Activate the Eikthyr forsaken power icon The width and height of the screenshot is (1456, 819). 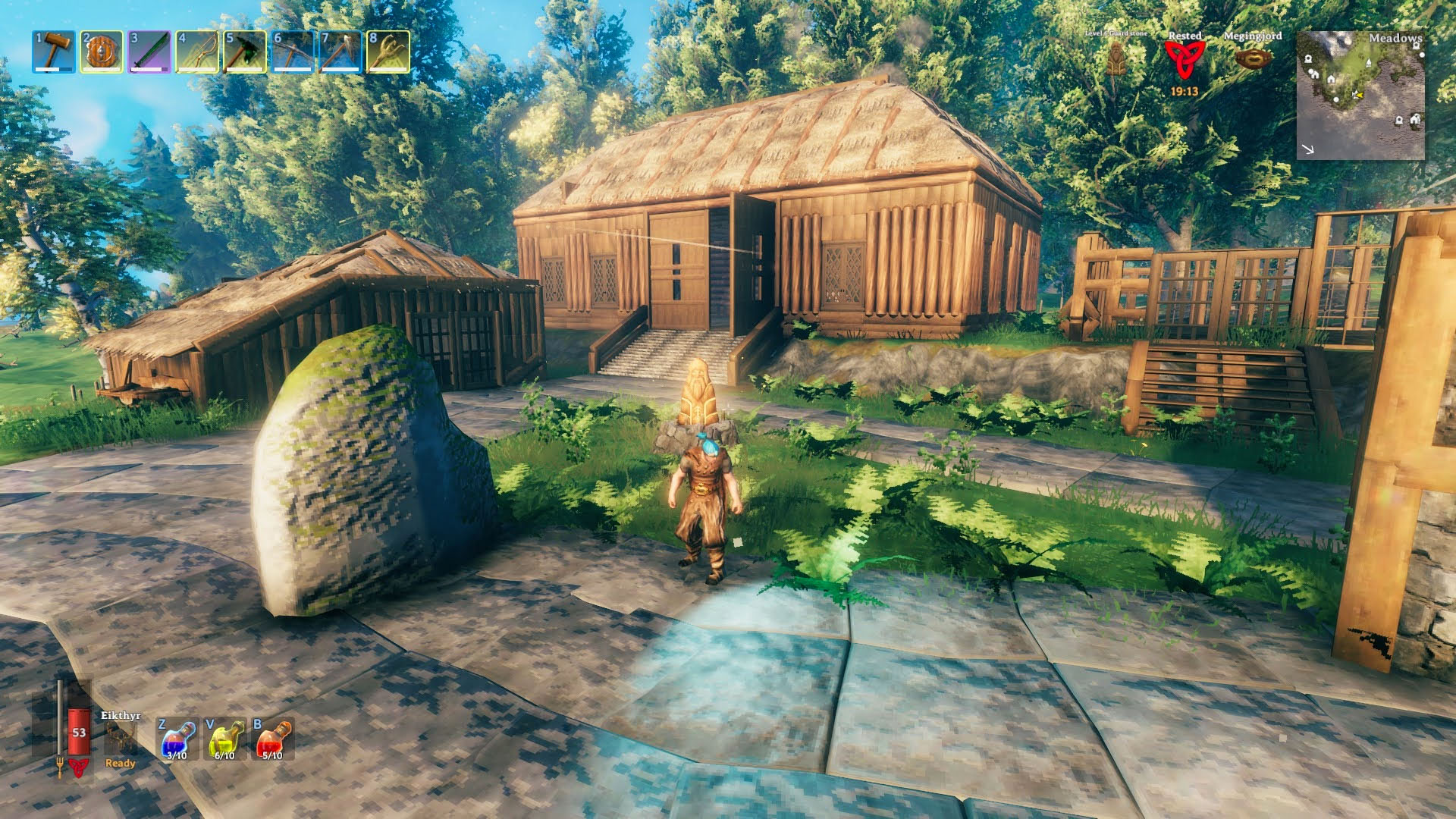[120, 737]
